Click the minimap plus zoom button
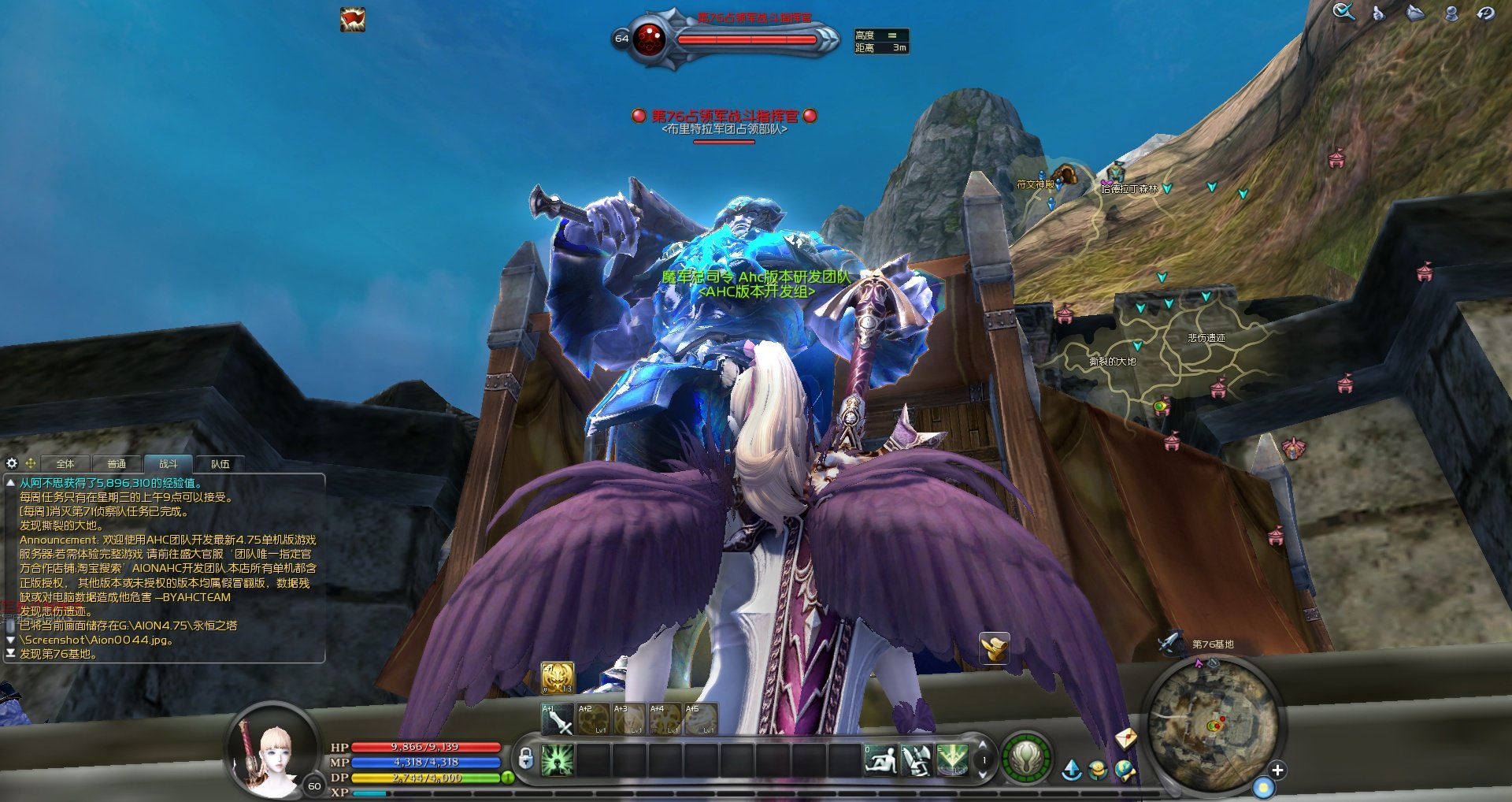The width and height of the screenshot is (1512, 802). (x=1277, y=770)
